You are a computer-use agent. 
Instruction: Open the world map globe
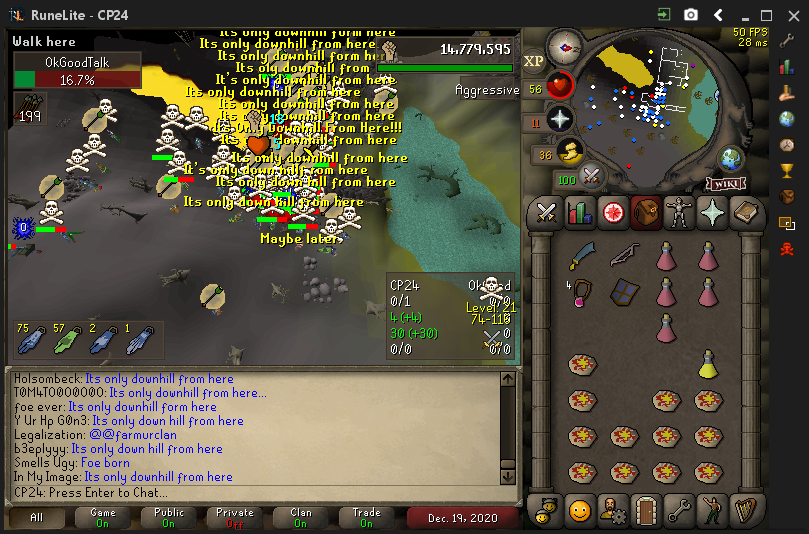[x=732, y=158]
